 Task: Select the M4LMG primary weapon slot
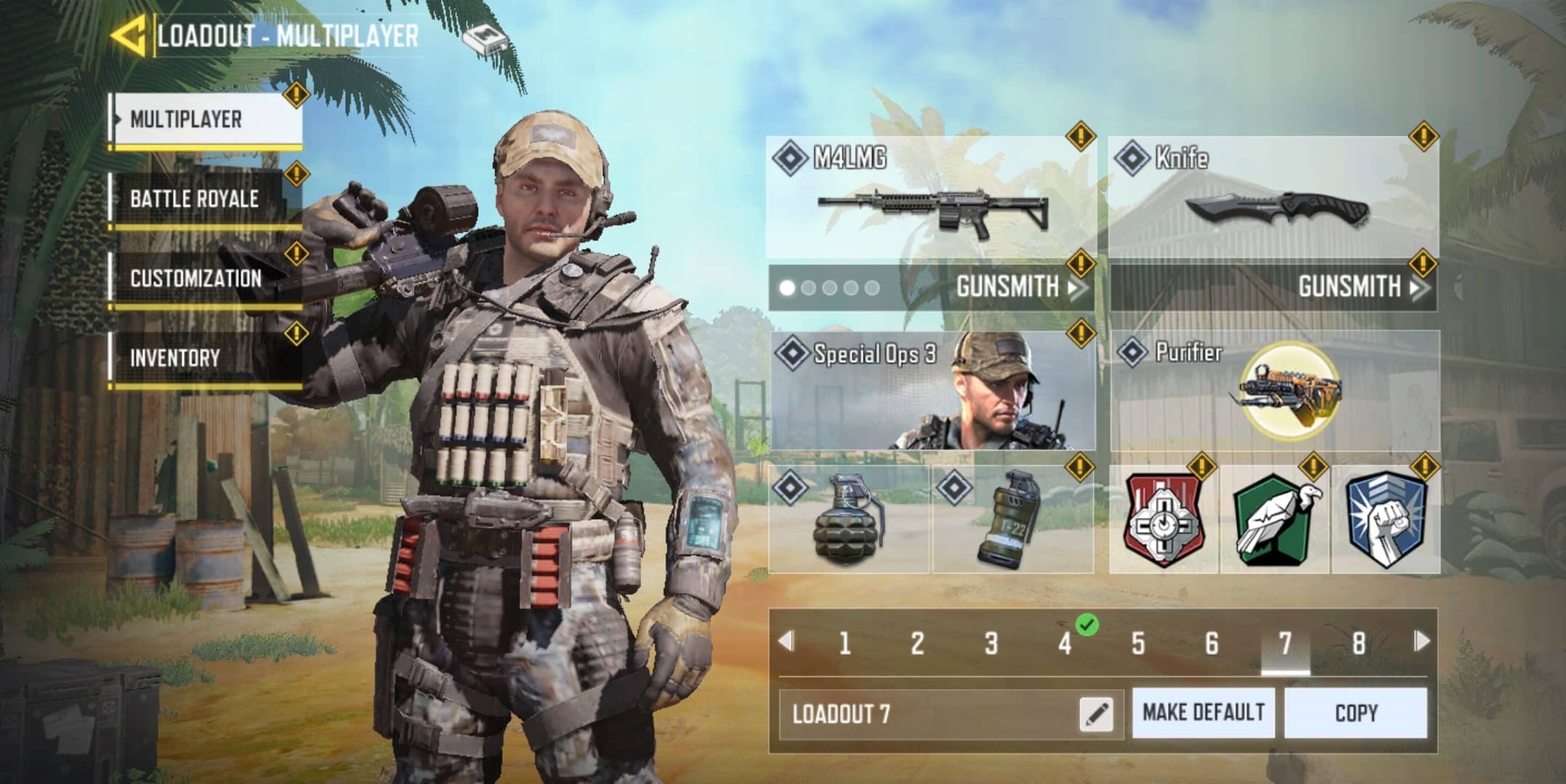(x=932, y=197)
